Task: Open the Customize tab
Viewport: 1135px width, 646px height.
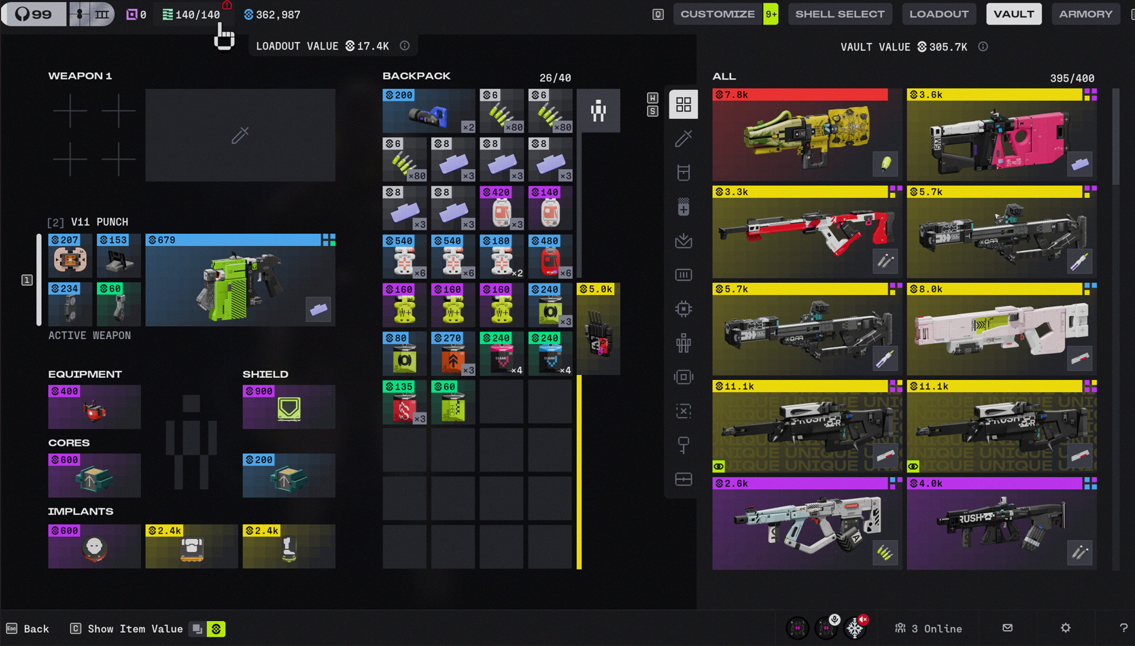Action: click(717, 14)
